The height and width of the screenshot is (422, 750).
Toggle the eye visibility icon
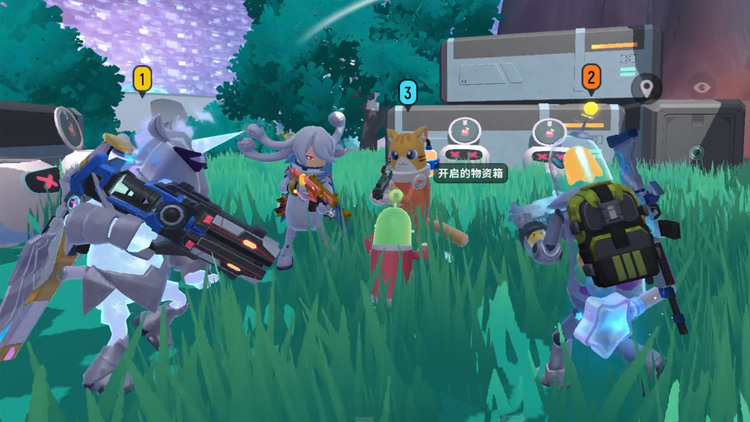click(704, 87)
